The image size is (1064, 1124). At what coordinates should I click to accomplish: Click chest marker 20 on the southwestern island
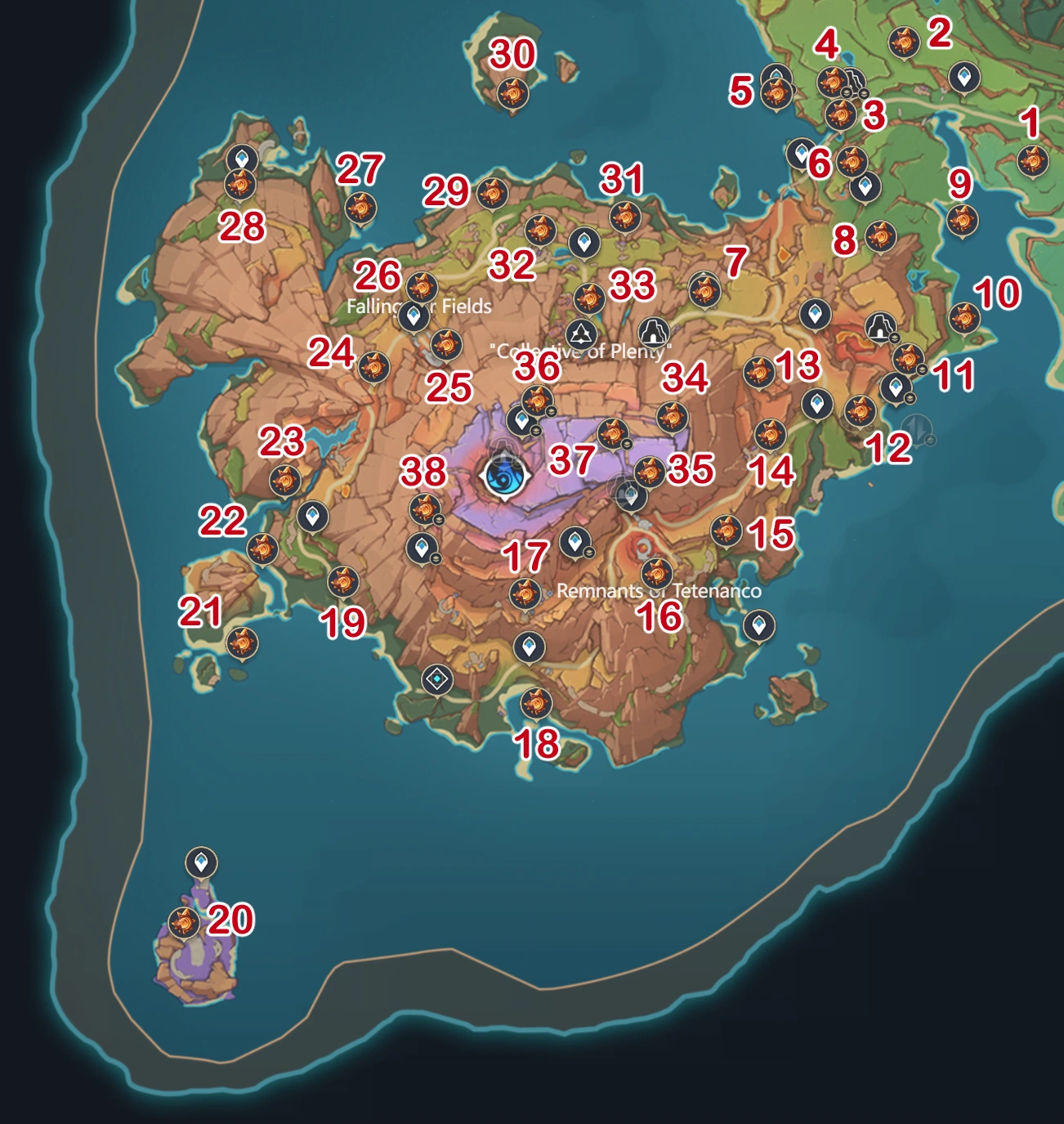click(185, 925)
